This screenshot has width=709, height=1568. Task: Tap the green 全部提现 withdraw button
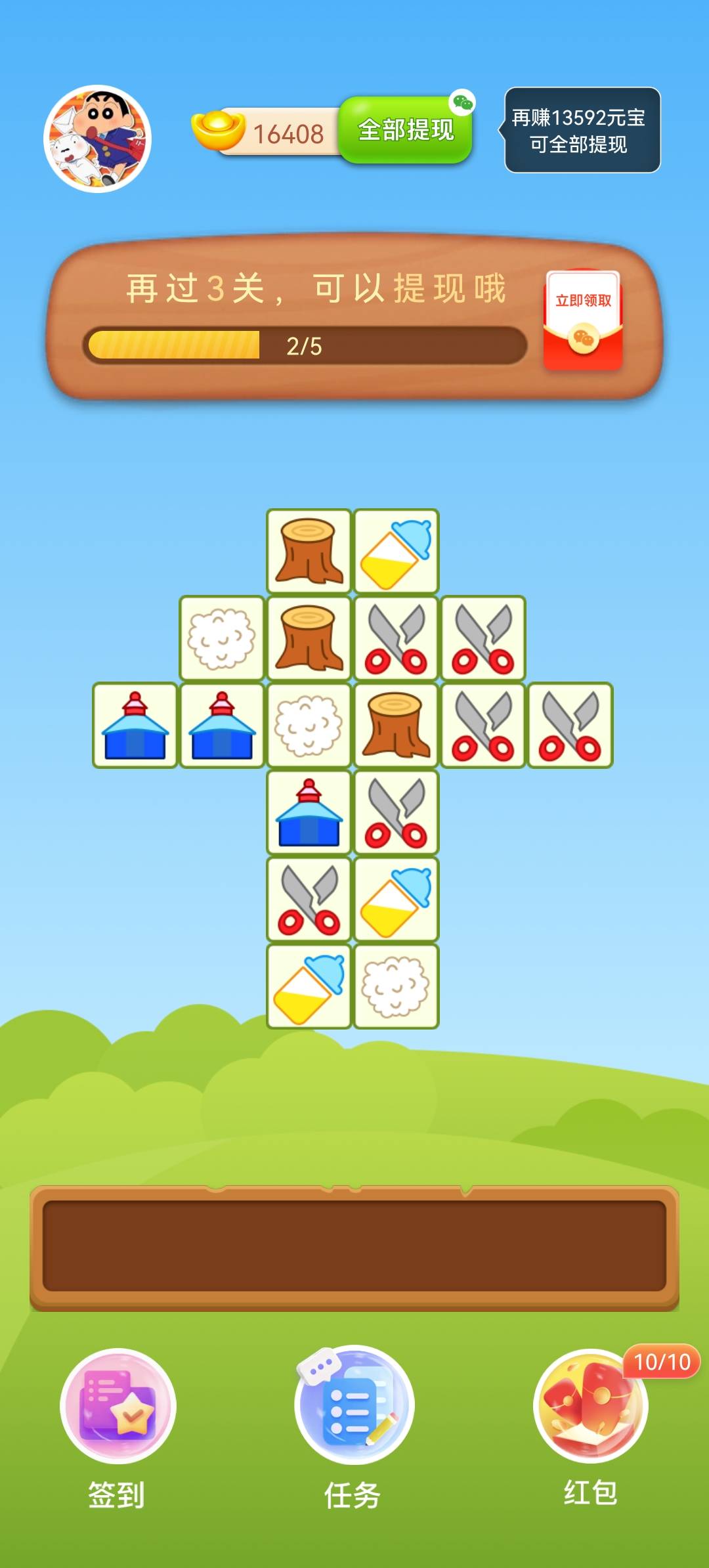(x=406, y=130)
